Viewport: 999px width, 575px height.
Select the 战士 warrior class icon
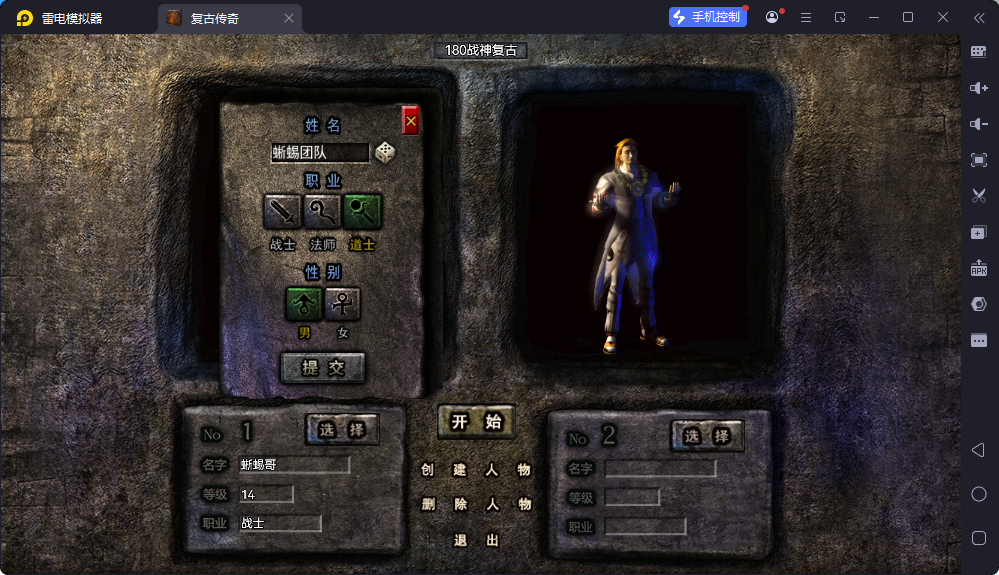[283, 211]
